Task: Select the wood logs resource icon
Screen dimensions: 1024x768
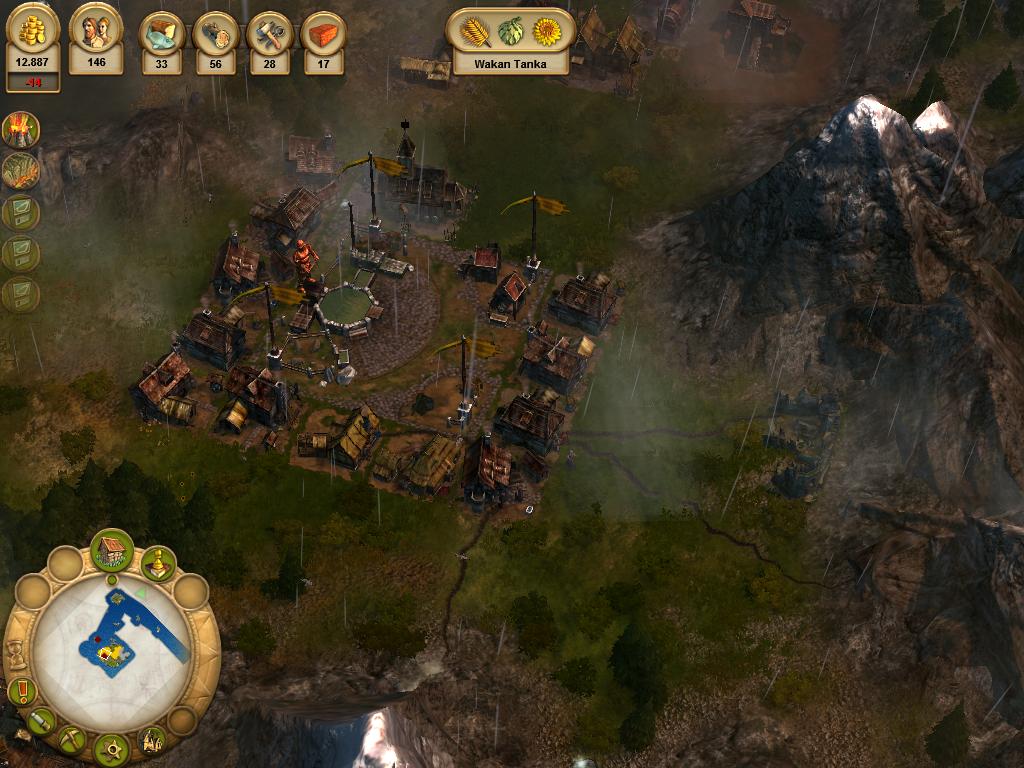Action: tap(215, 33)
